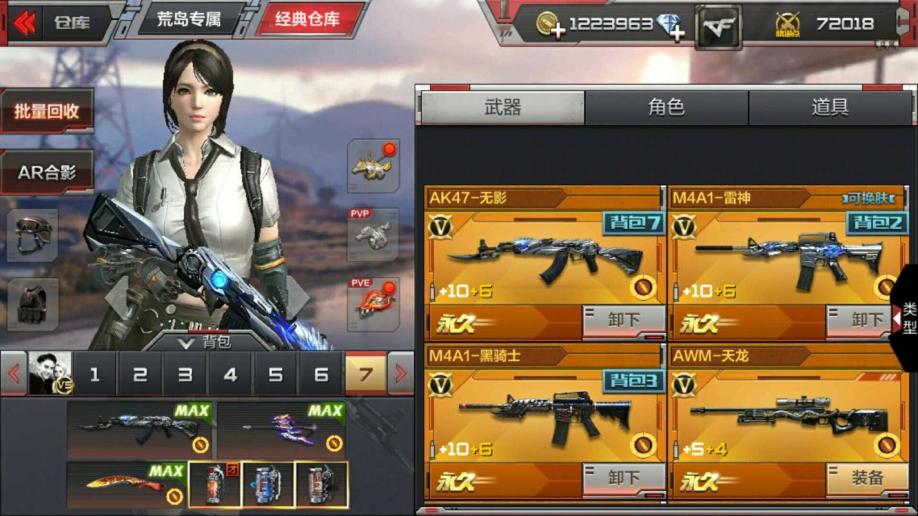Go back using the red arrow button
This screenshot has height=516, width=918.
click(24, 22)
